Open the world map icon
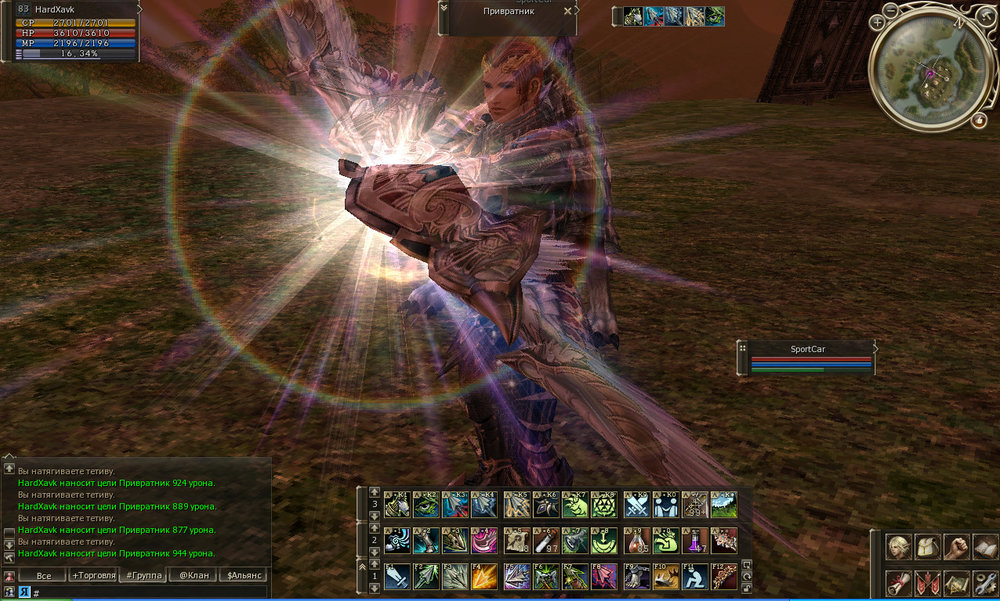 (957, 584)
